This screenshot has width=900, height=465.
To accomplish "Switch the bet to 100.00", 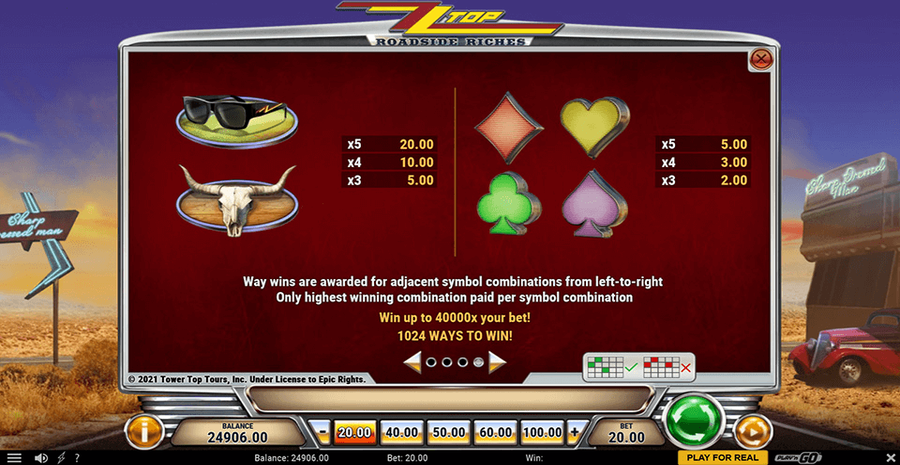I will point(542,432).
